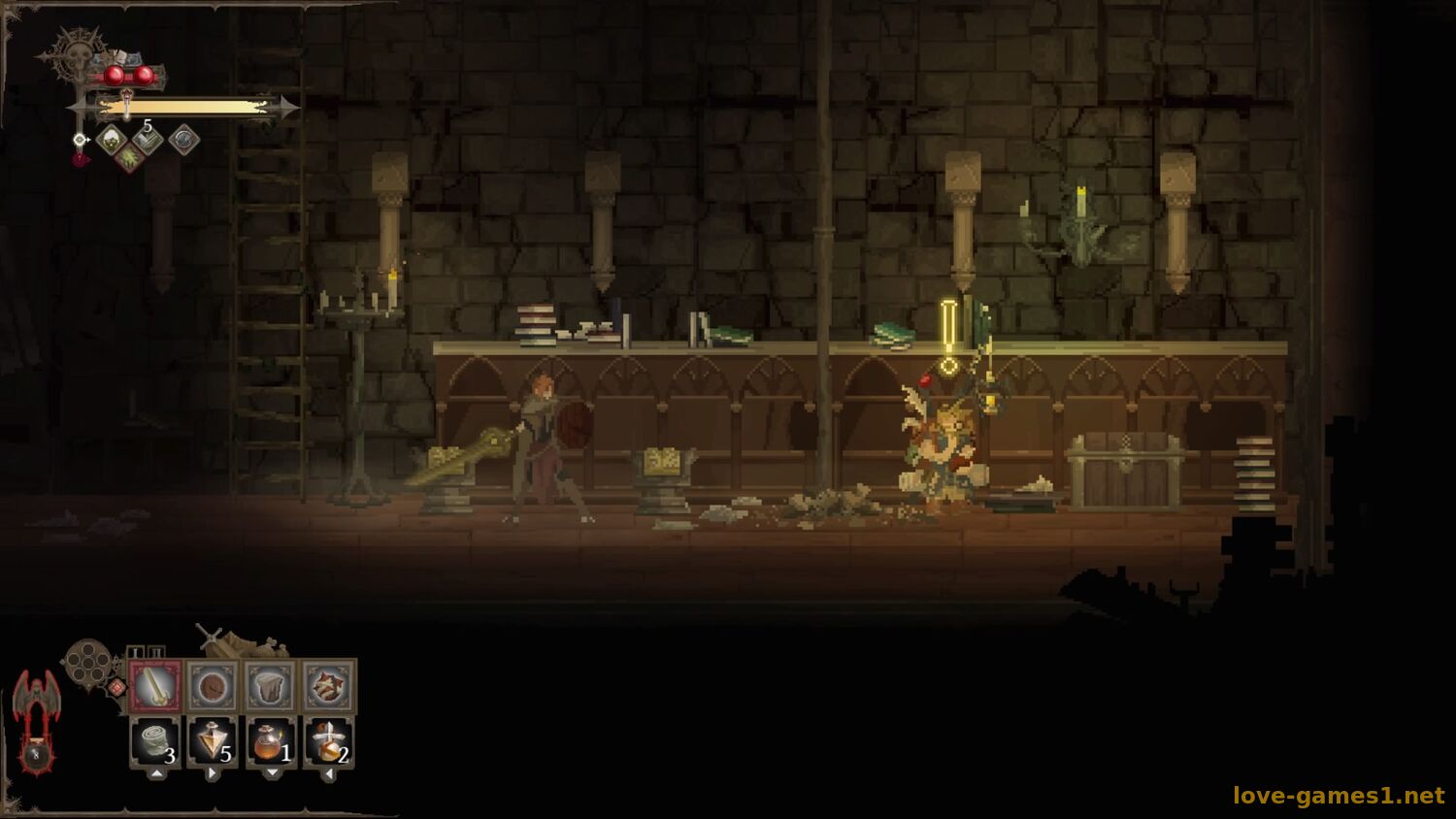Screen dimensions: 1456x819
Task: Click the five-chamber revolver cylinder icon
Action: coord(87,664)
